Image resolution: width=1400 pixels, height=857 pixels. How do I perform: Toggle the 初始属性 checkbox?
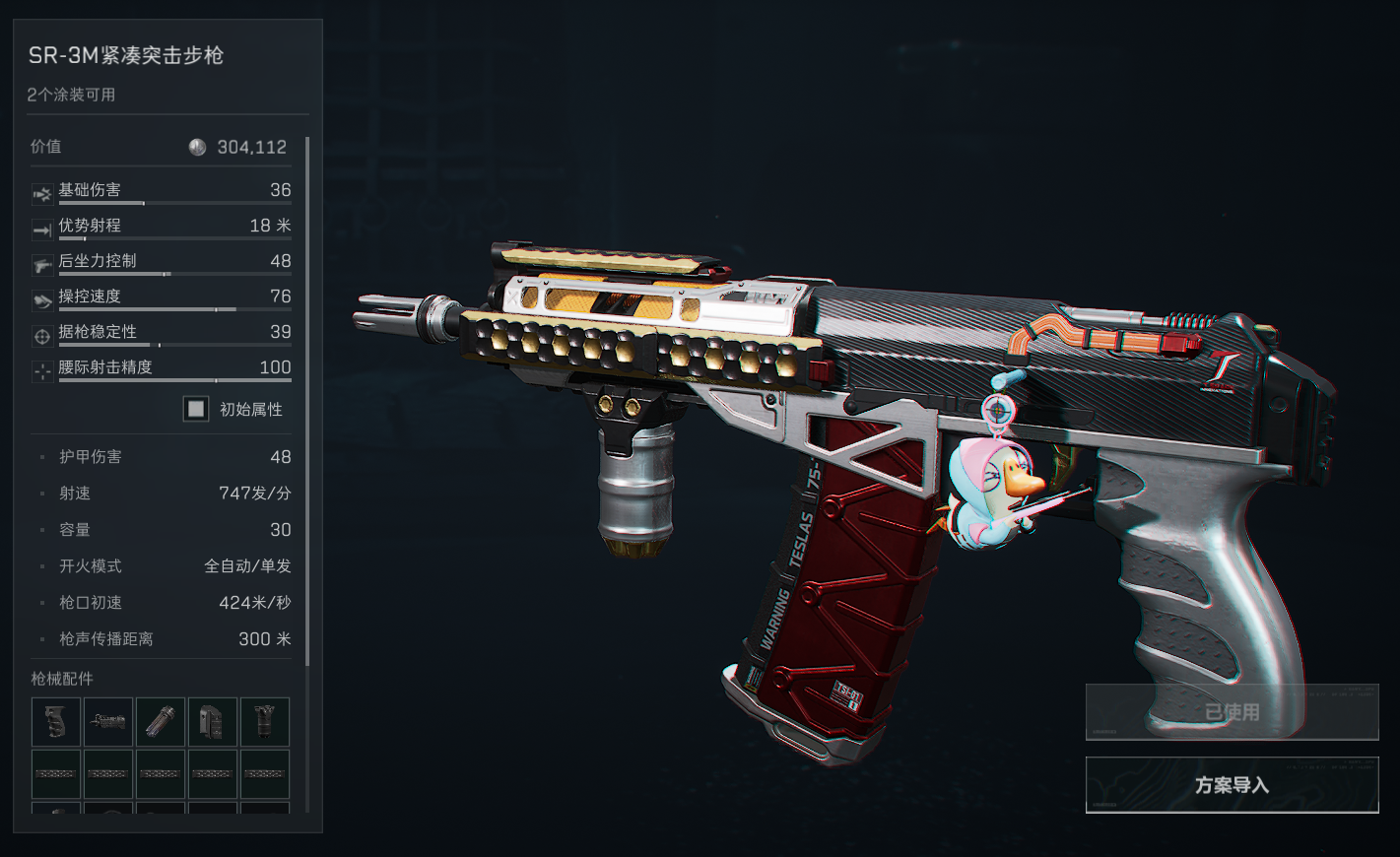tap(196, 409)
